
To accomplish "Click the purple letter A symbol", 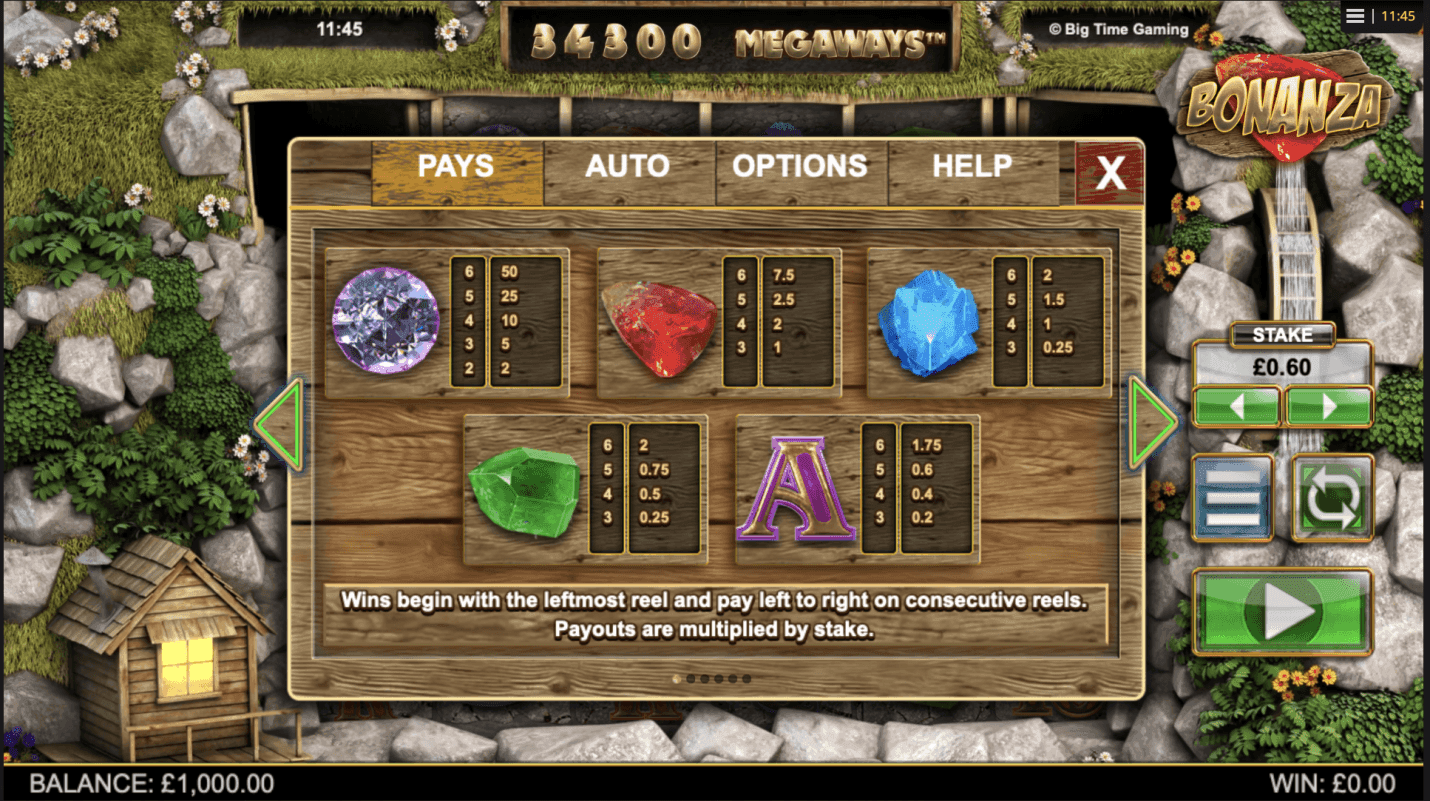I will (794, 489).
